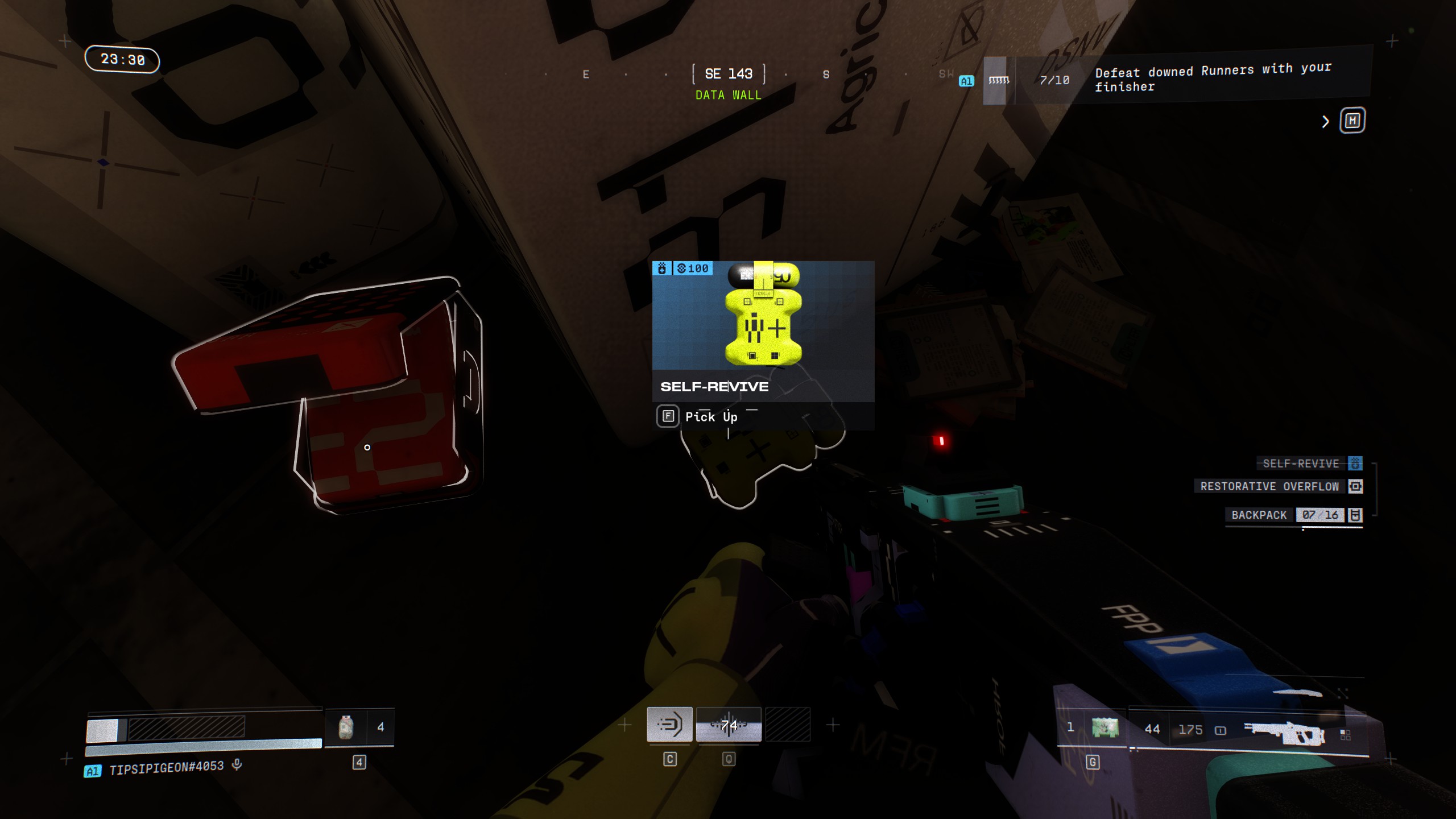Select the green grenade equipment slot
Screen dimensions: 1456x819
pyautogui.click(x=1105, y=728)
